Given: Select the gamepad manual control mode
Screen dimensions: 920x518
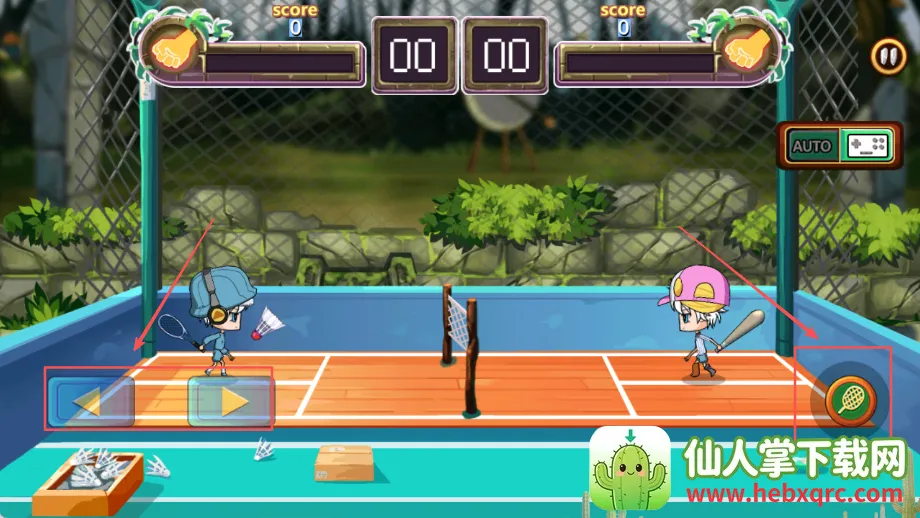Looking at the screenshot, I should pyautogui.click(x=867, y=146).
